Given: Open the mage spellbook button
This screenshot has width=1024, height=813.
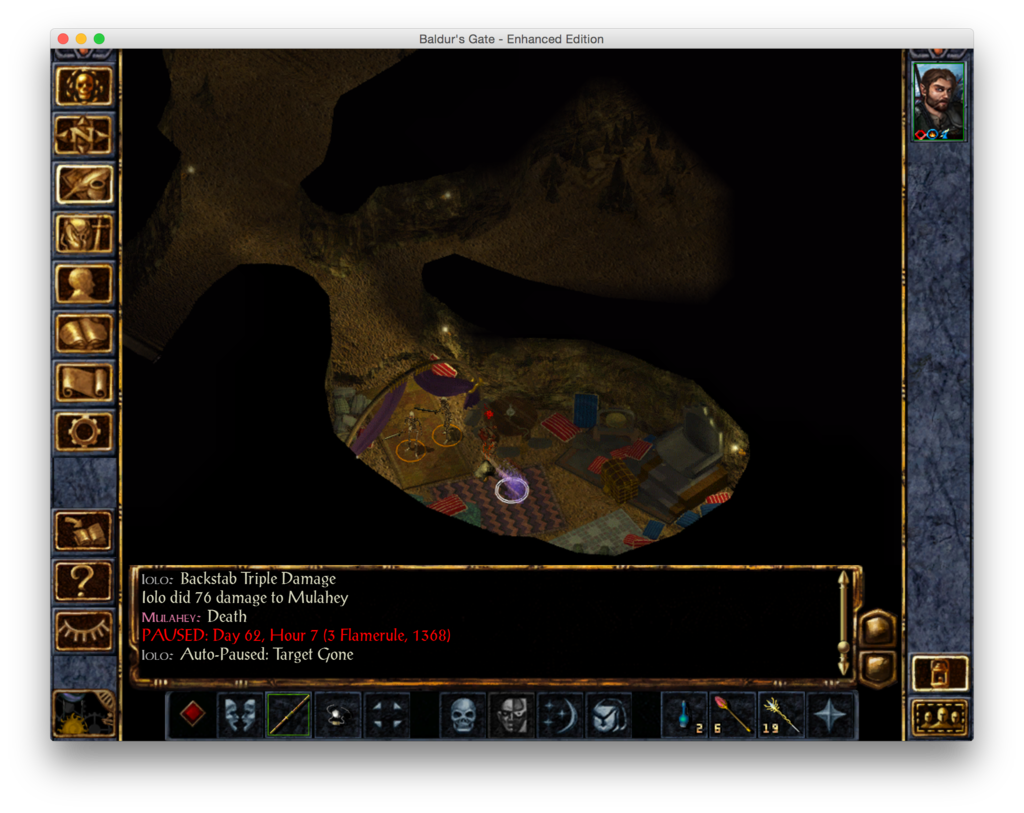Looking at the screenshot, I should click(x=84, y=332).
